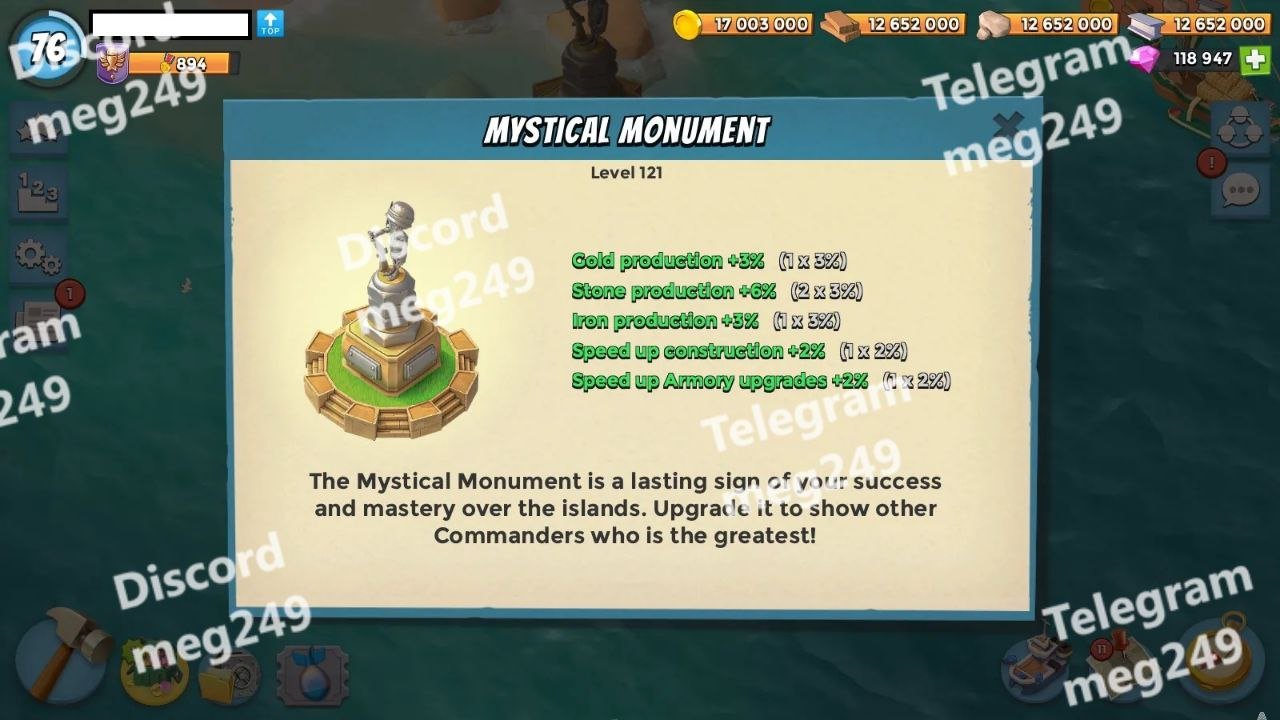Viewport: 1280px width, 720px height.
Task: Open the gunboat icon
Action: (1035, 665)
